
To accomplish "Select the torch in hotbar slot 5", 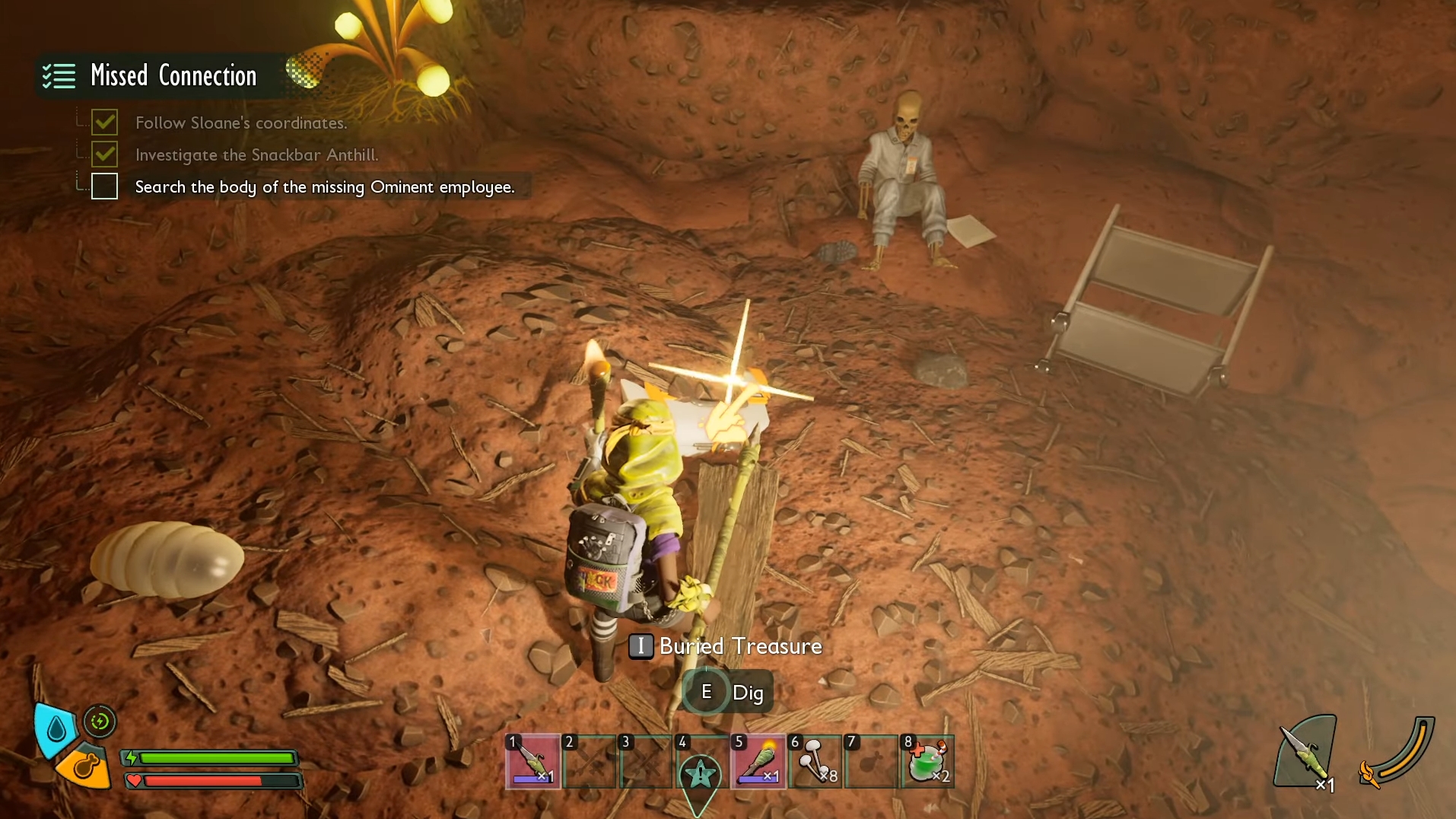I will tap(758, 761).
